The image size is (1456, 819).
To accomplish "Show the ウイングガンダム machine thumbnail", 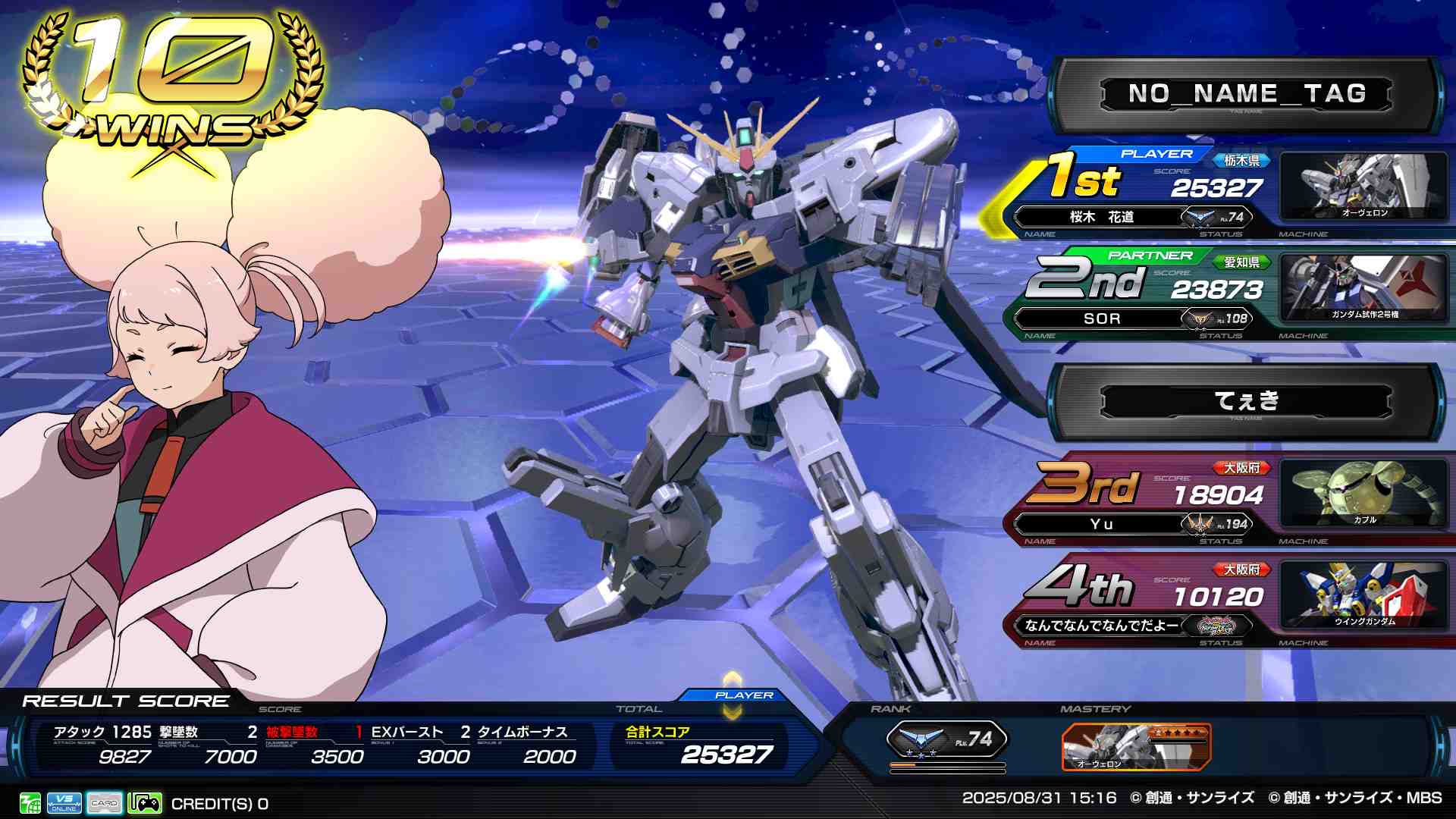I will [x=1363, y=595].
